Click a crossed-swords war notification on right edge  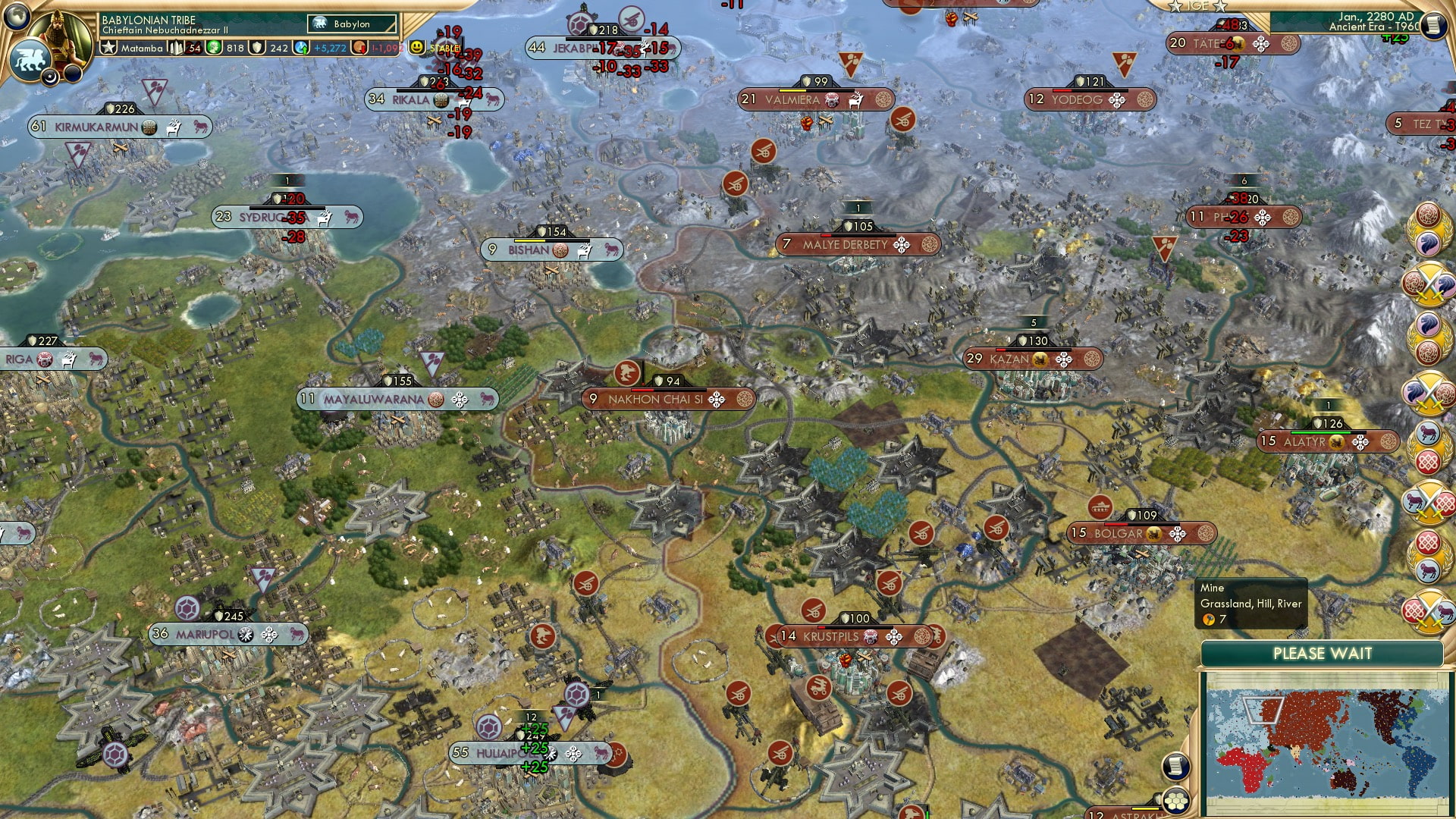1428,282
